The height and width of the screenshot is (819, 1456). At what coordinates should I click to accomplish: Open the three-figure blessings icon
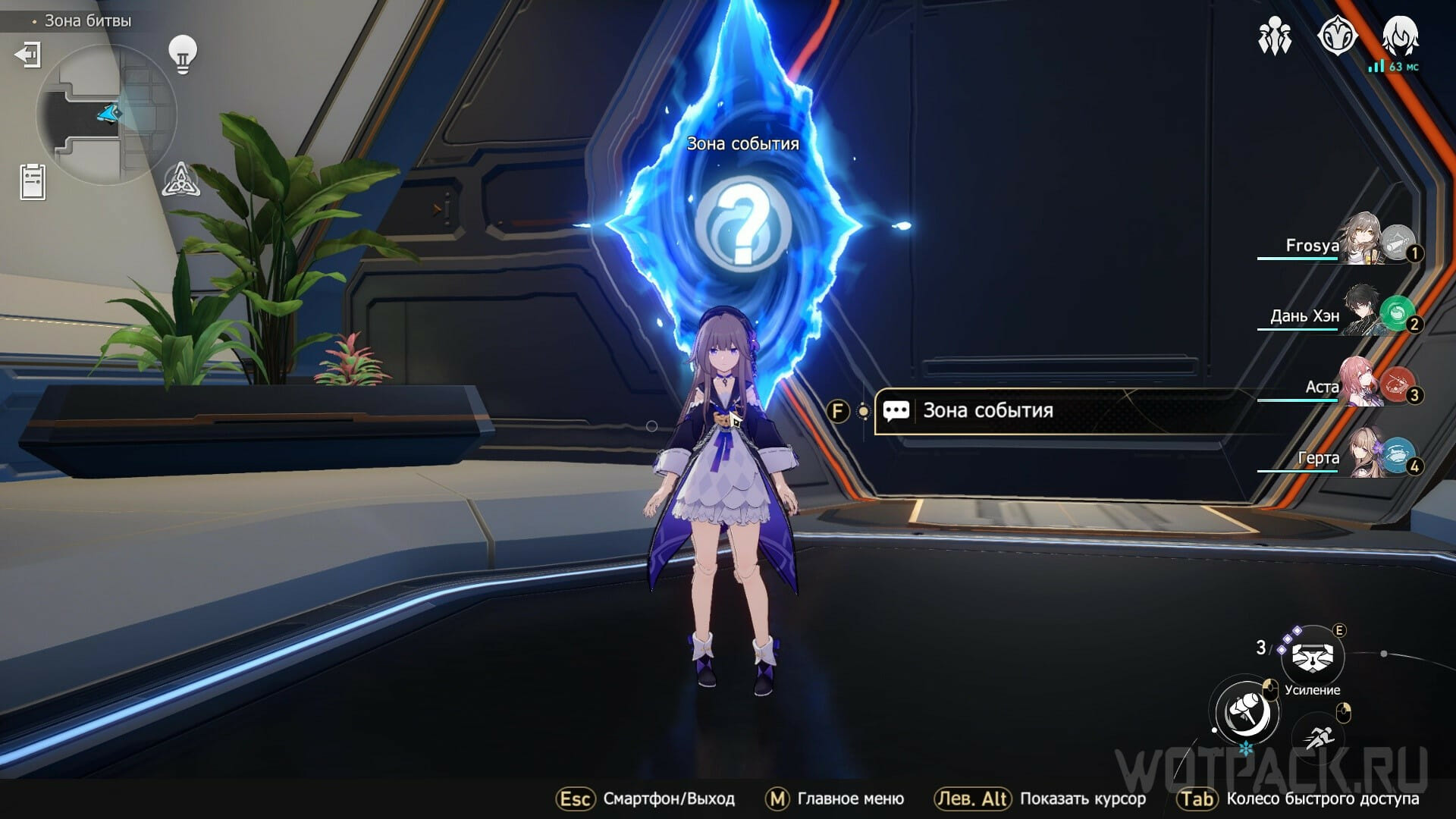pyautogui.click(x=1275, y=36)
